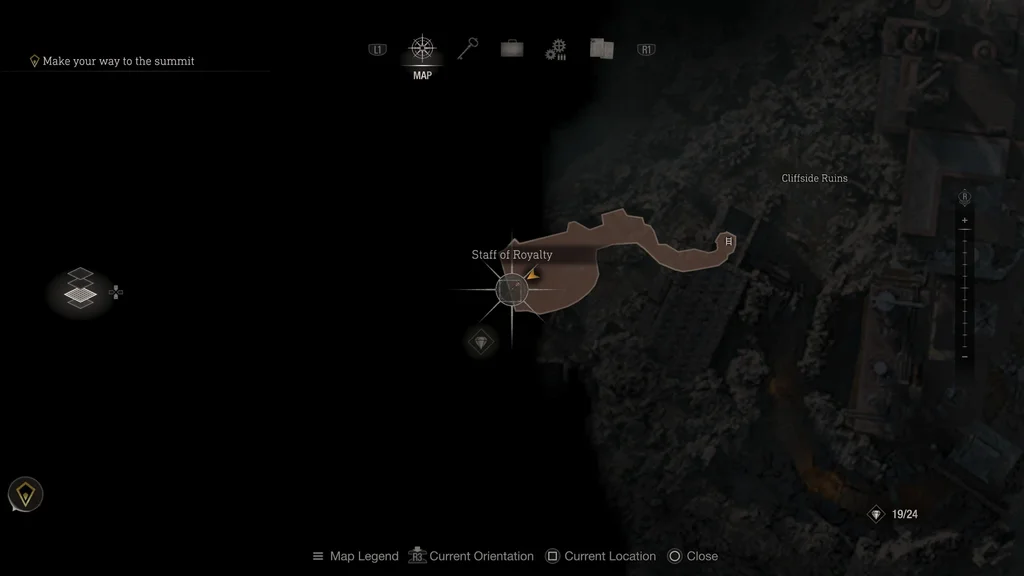Click the Cliffside Ruins area label
This screenshot has width=1024, height=576.
(x=814, y=178)
